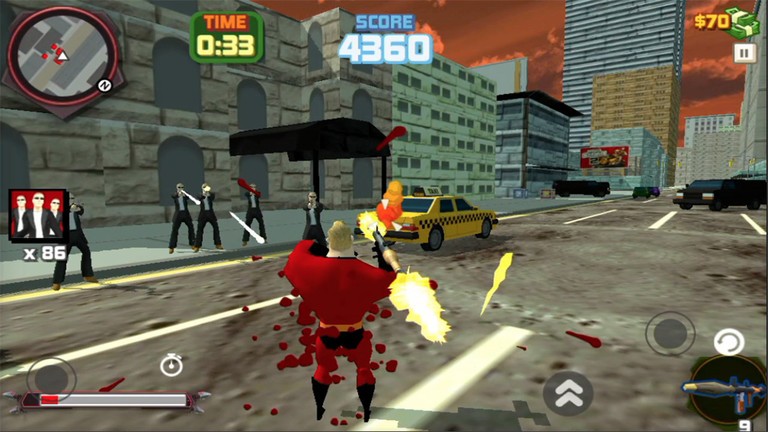Tap the double-arrow jump button

567,393
